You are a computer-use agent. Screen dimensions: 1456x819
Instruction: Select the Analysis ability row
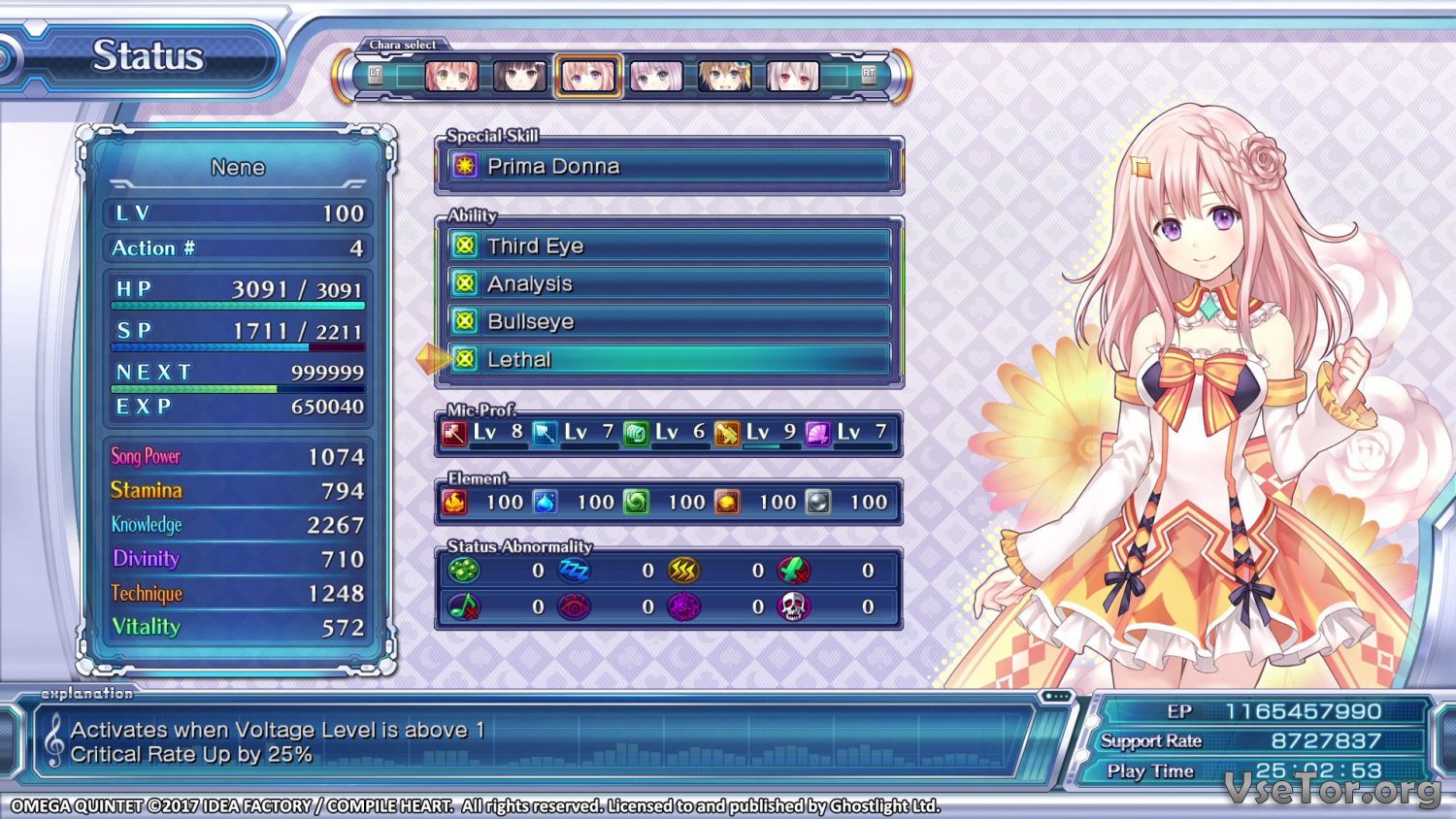669,283
